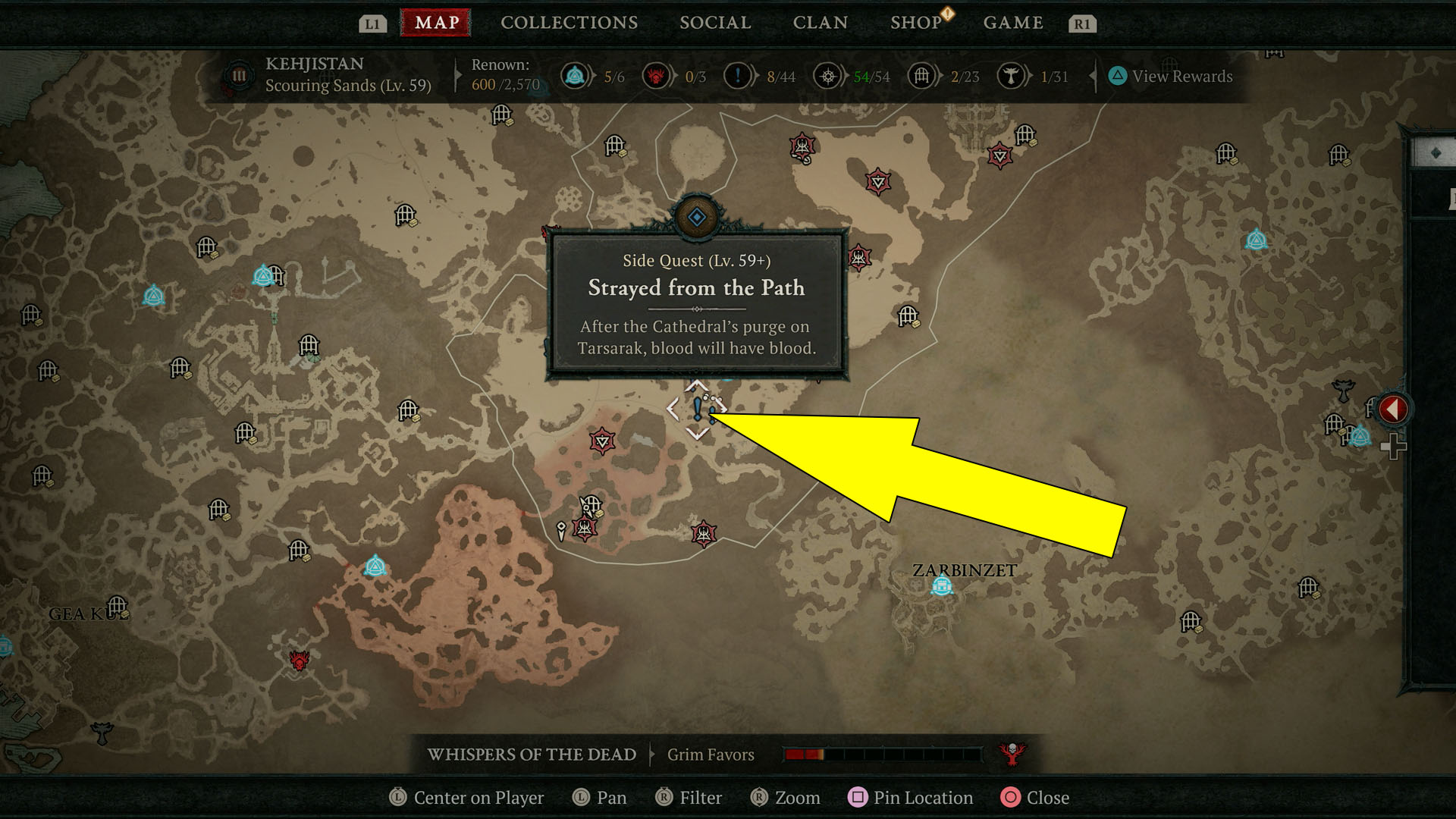Click the dungeons renown icon showing 2/23
1456x819 pixels.
point(922,77)
